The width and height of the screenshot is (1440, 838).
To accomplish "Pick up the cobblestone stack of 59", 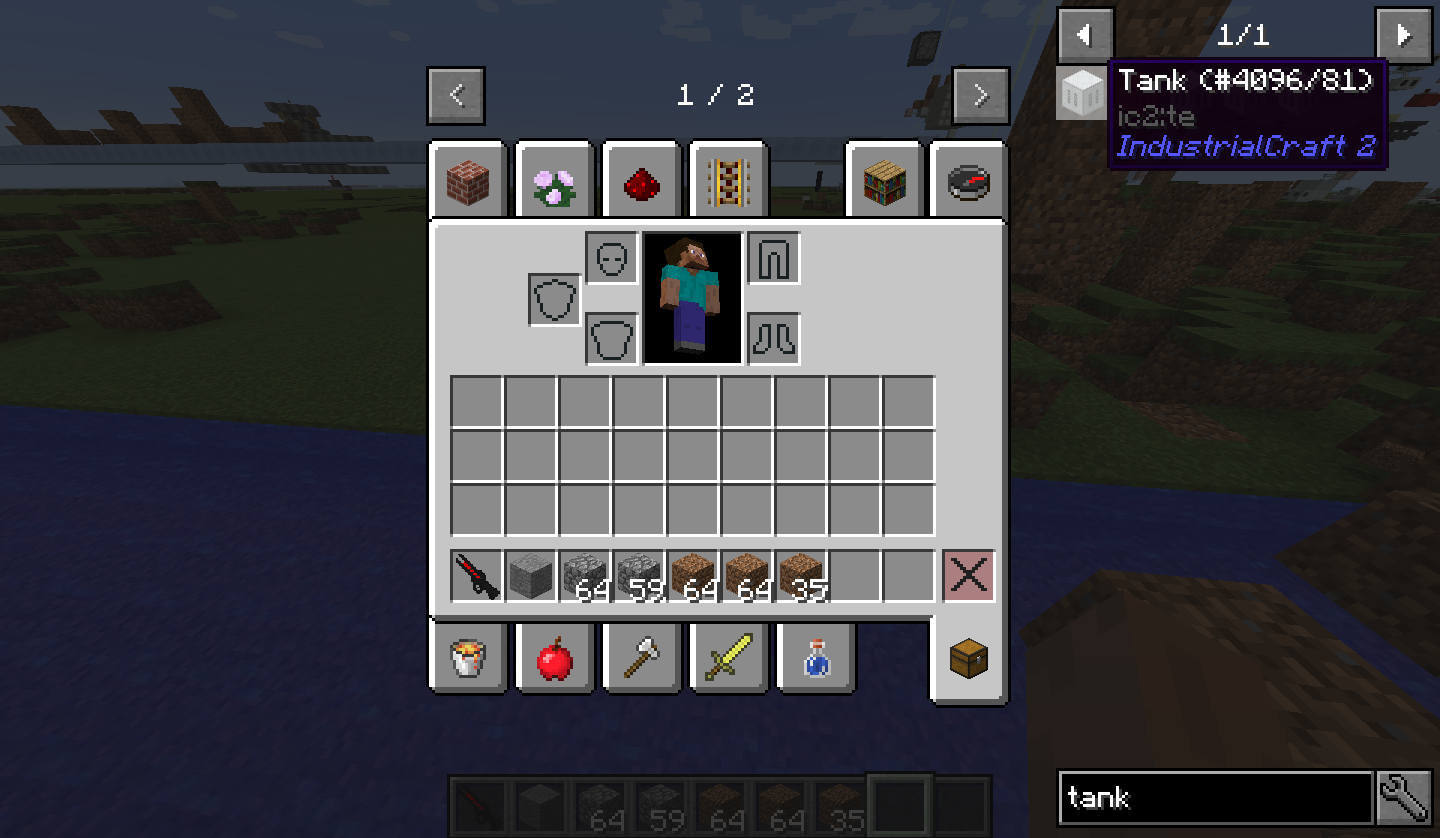I will pos(639,576).
